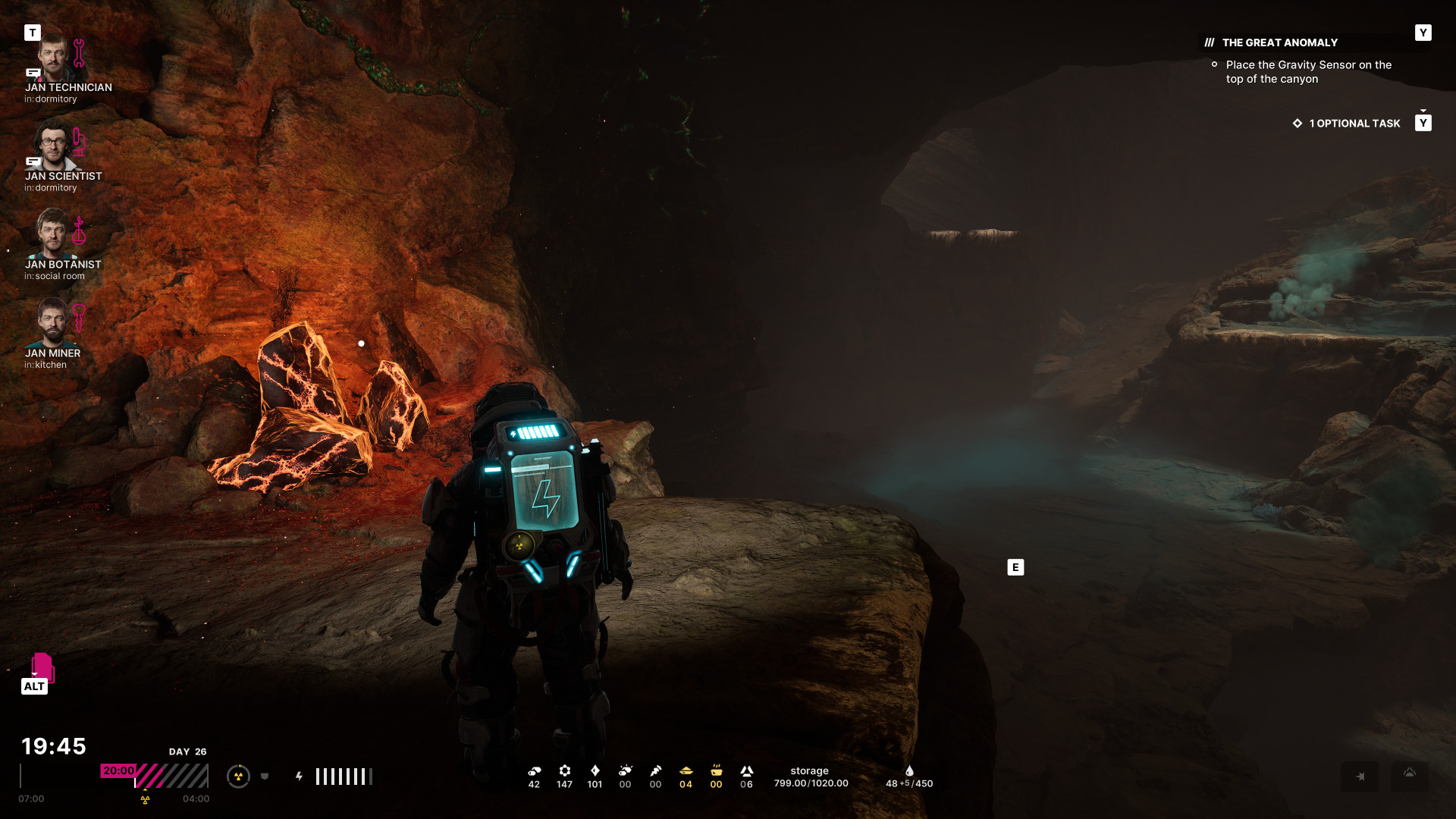
Task: Open the storage capacity readout
Action: tap(811, 777)
